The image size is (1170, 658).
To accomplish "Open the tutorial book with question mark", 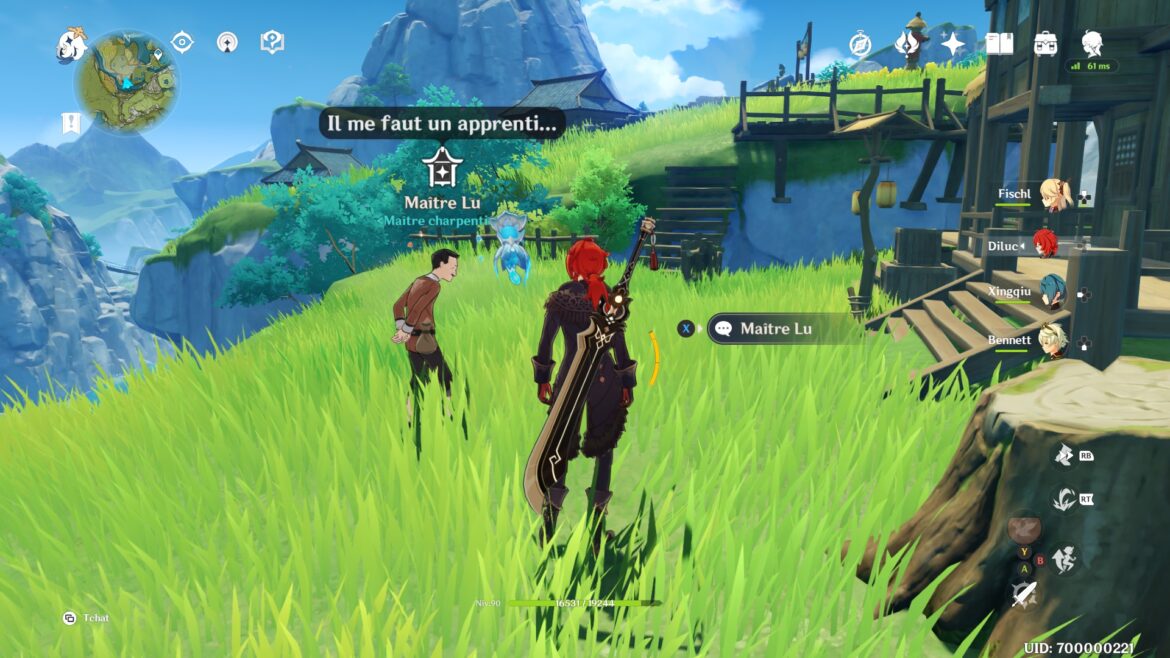I will 272,42.
